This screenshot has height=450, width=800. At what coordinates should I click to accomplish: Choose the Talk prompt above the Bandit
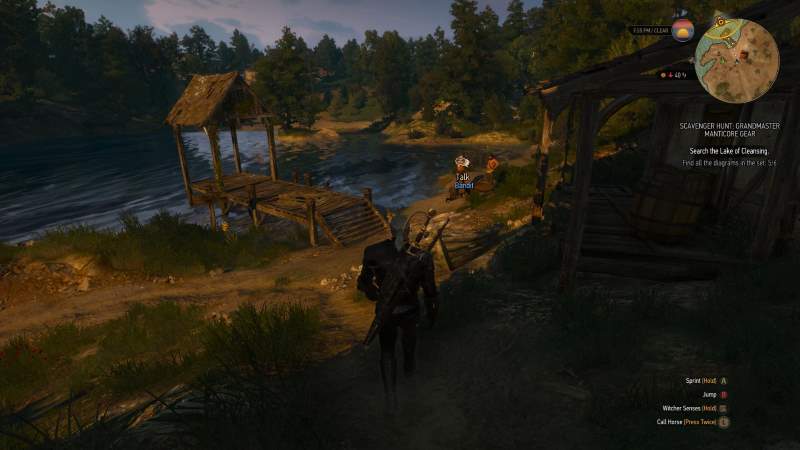pos(462,176)
